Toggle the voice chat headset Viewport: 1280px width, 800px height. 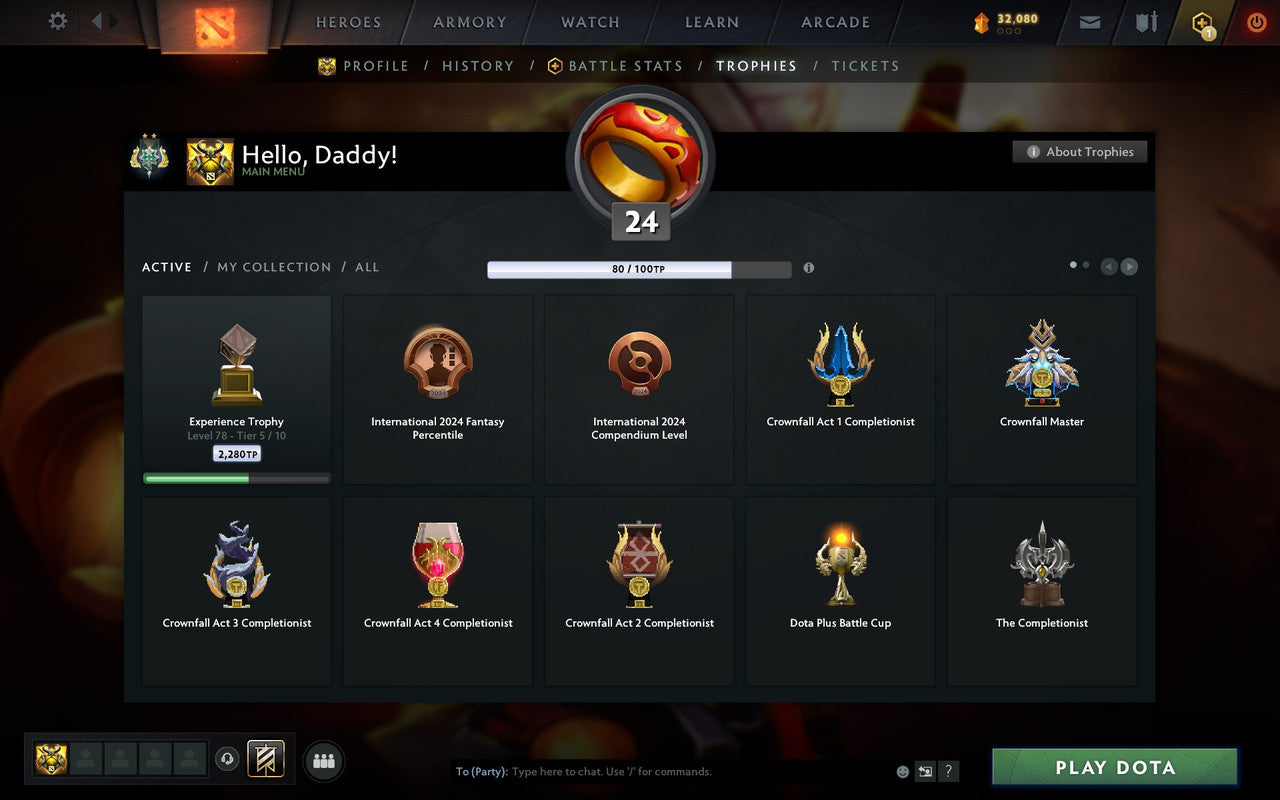click(x=228, y=758)
